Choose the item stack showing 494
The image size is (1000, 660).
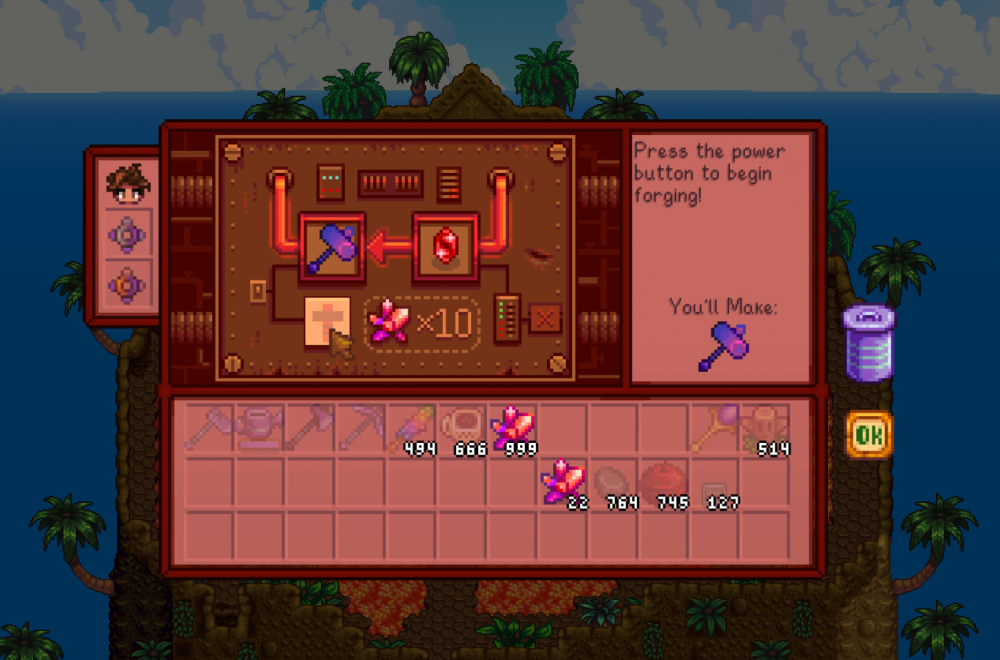(412, 427)
